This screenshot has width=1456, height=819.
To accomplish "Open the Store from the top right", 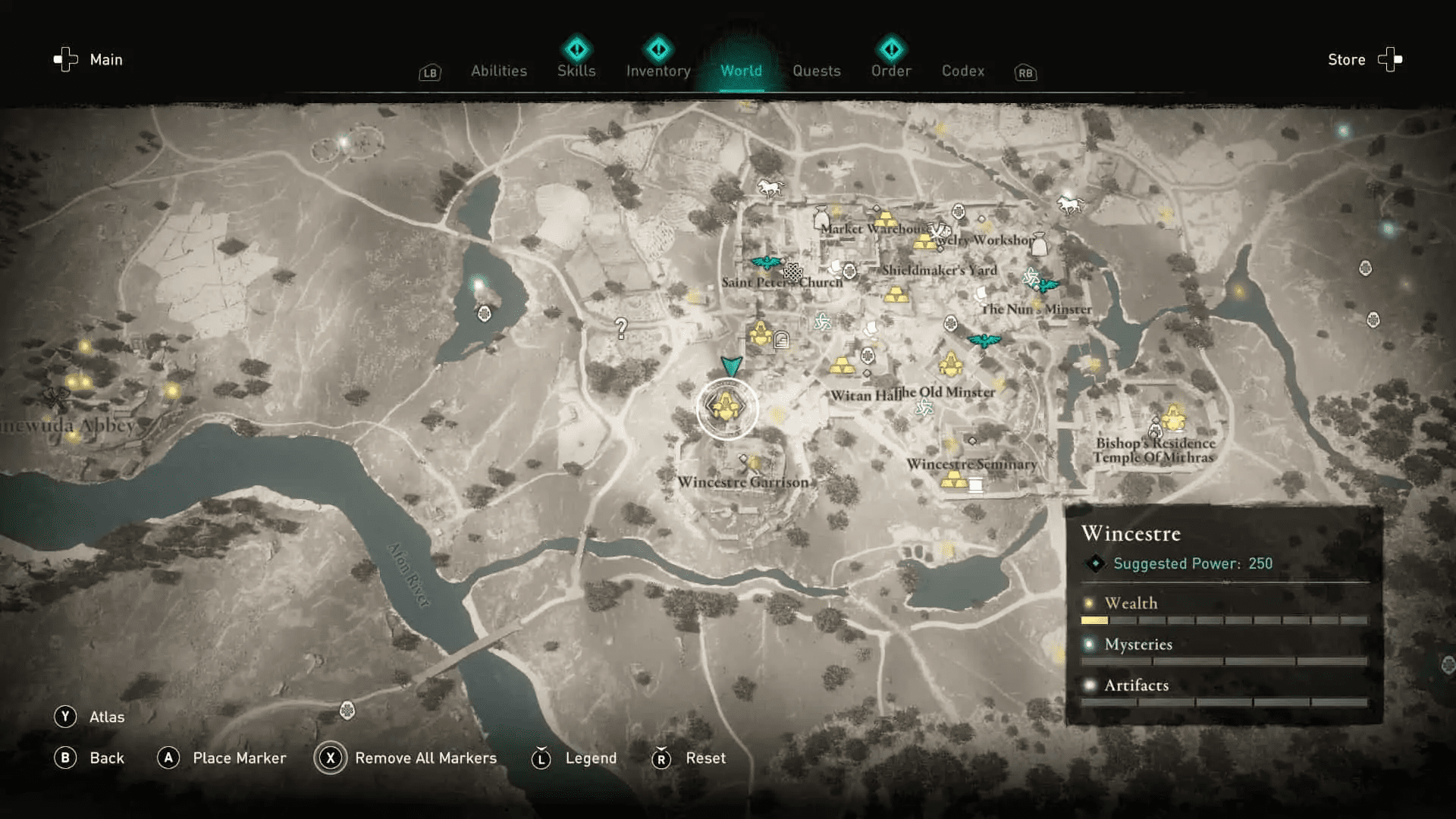I will (1346, 59).
